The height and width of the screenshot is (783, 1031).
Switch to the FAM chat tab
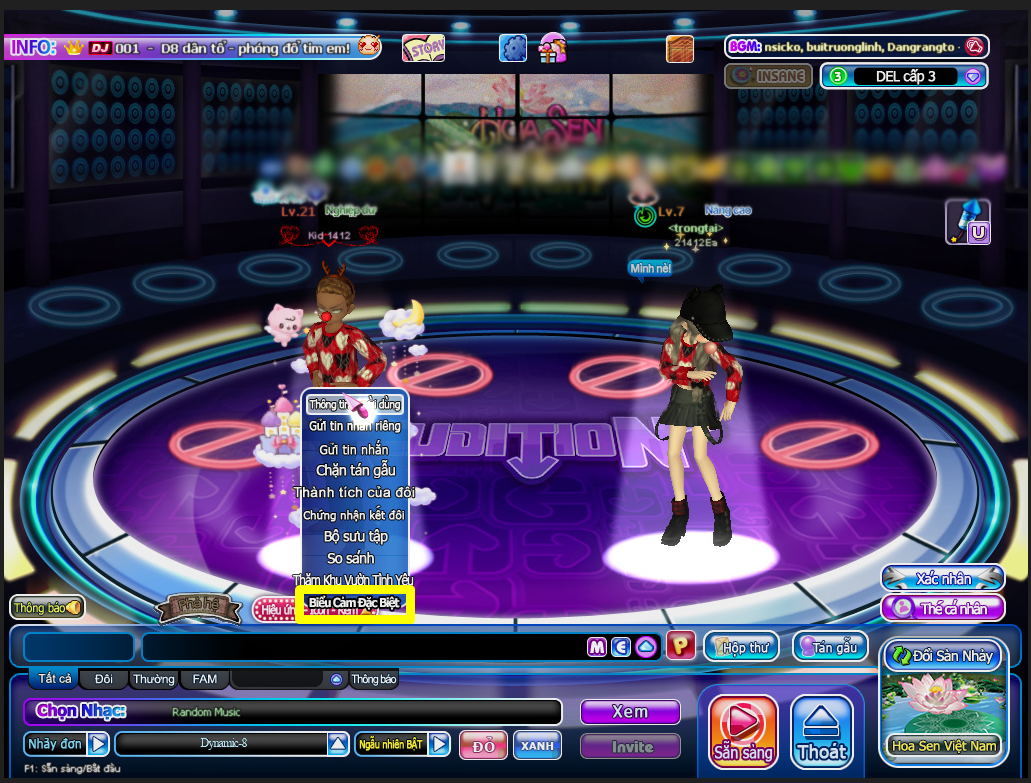[205, 679]
